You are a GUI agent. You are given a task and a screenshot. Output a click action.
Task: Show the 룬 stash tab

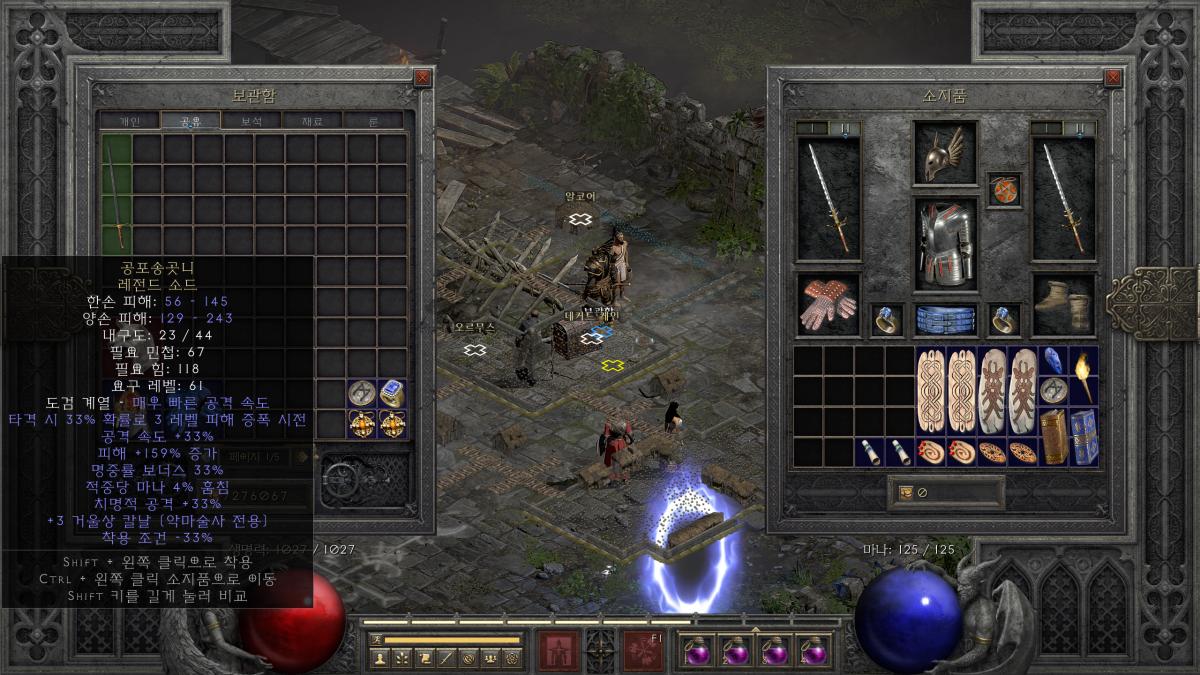pos(373,121)
